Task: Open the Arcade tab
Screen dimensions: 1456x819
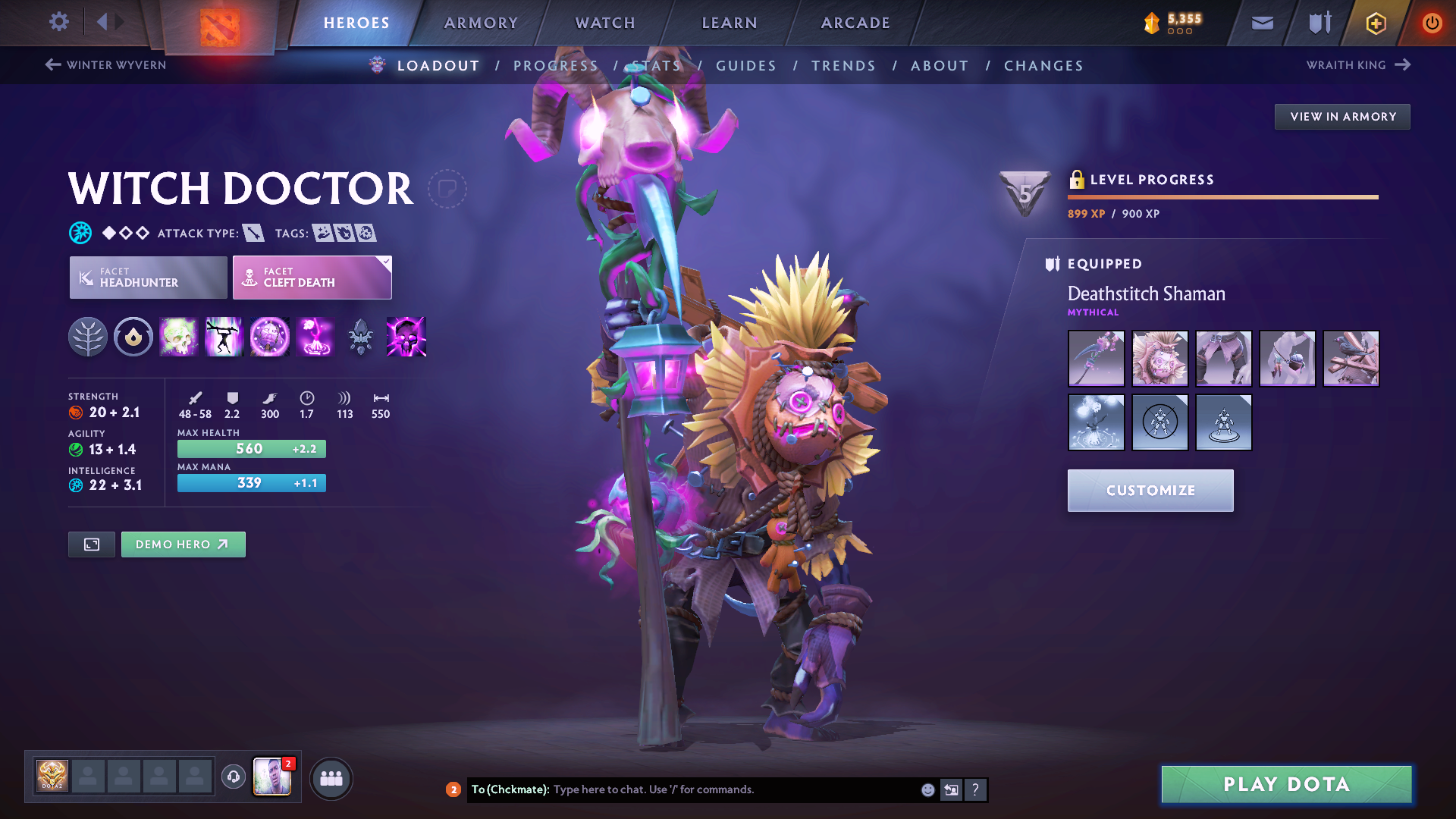Action: click(855, 23)
